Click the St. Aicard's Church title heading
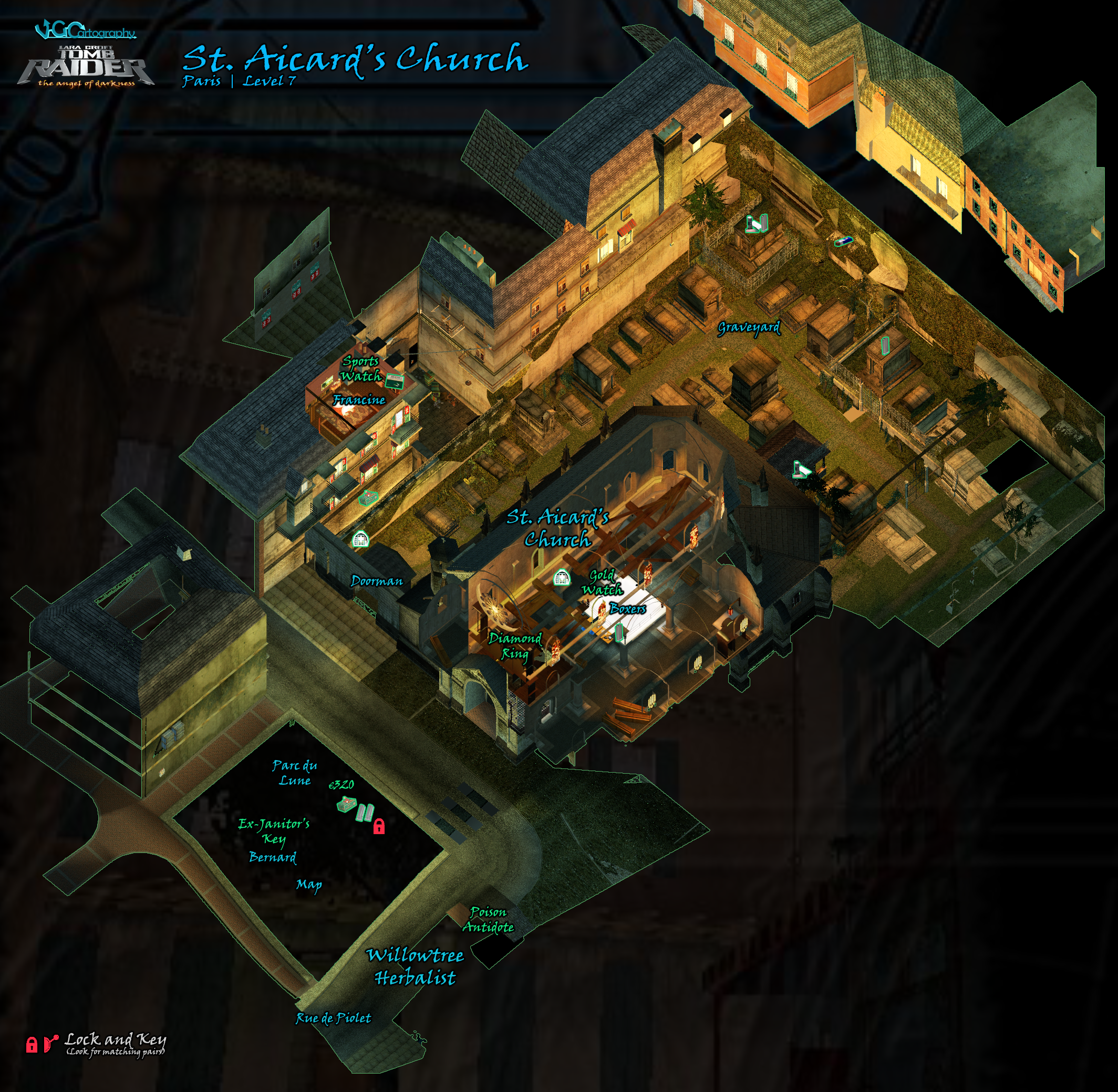The width and height of the screenshot is (1118, 1092). [x=355, y=60]
